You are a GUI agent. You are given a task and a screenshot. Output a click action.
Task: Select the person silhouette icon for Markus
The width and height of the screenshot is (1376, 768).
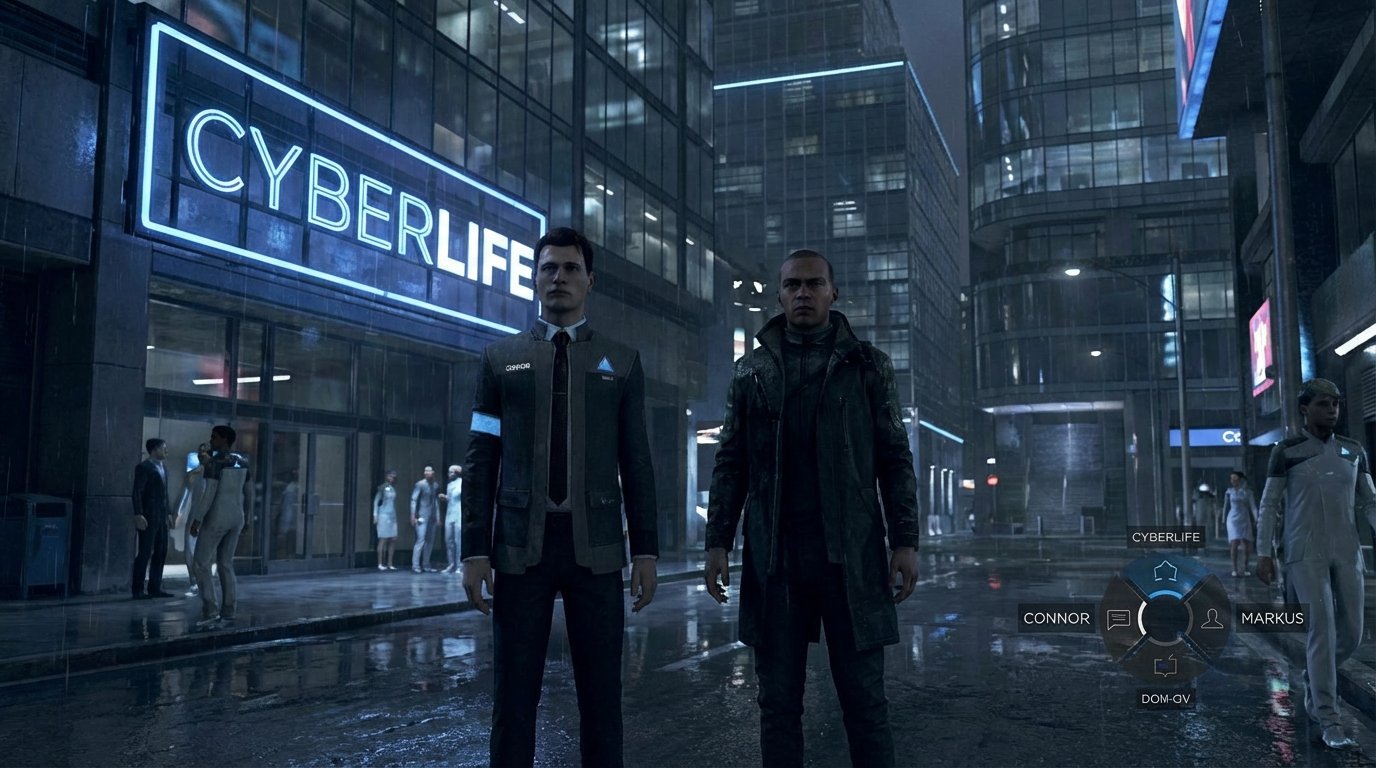tap(1214, 619)
